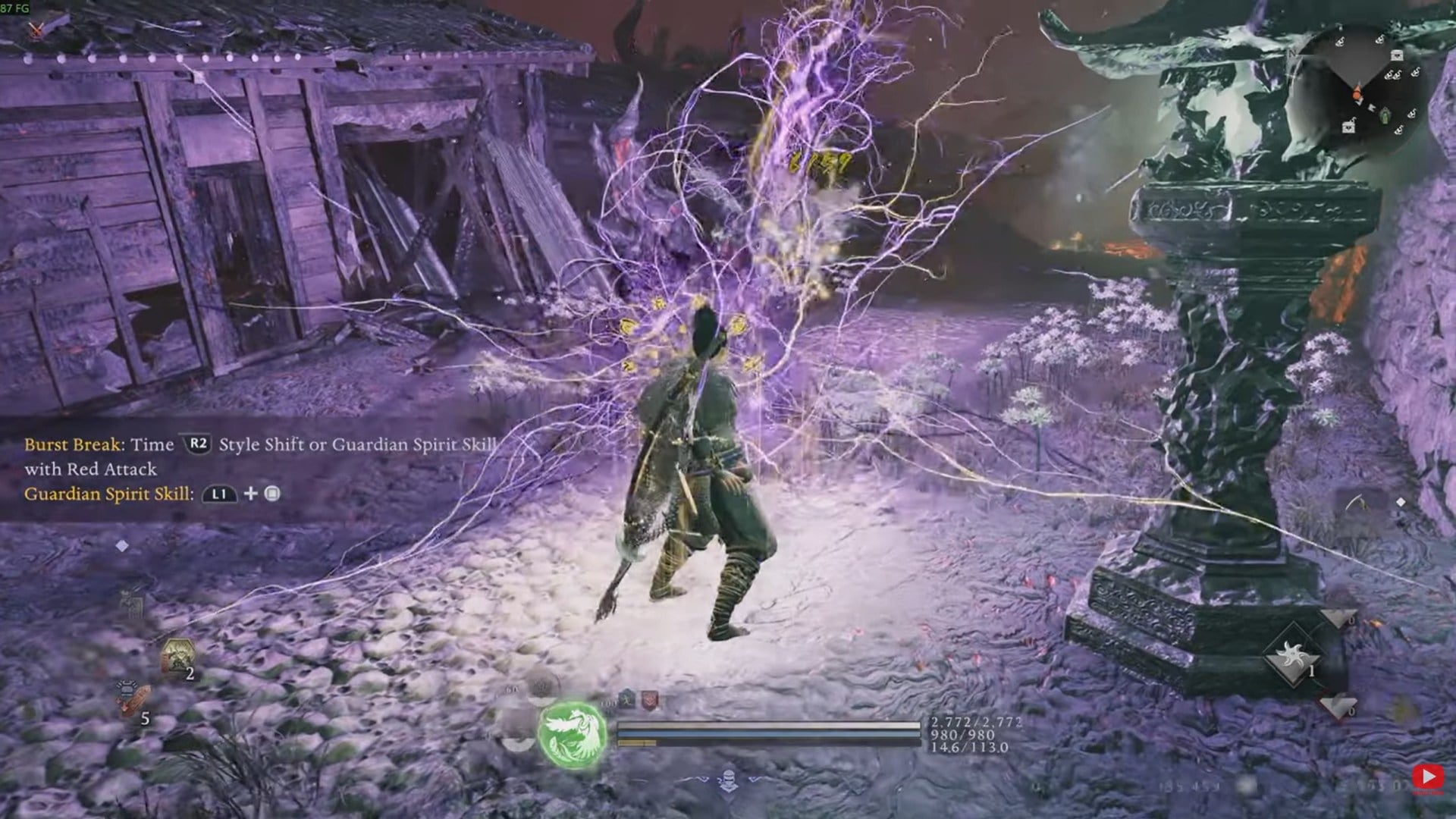Click the green shrine marker on the minimap

(x=1385, y=115)
